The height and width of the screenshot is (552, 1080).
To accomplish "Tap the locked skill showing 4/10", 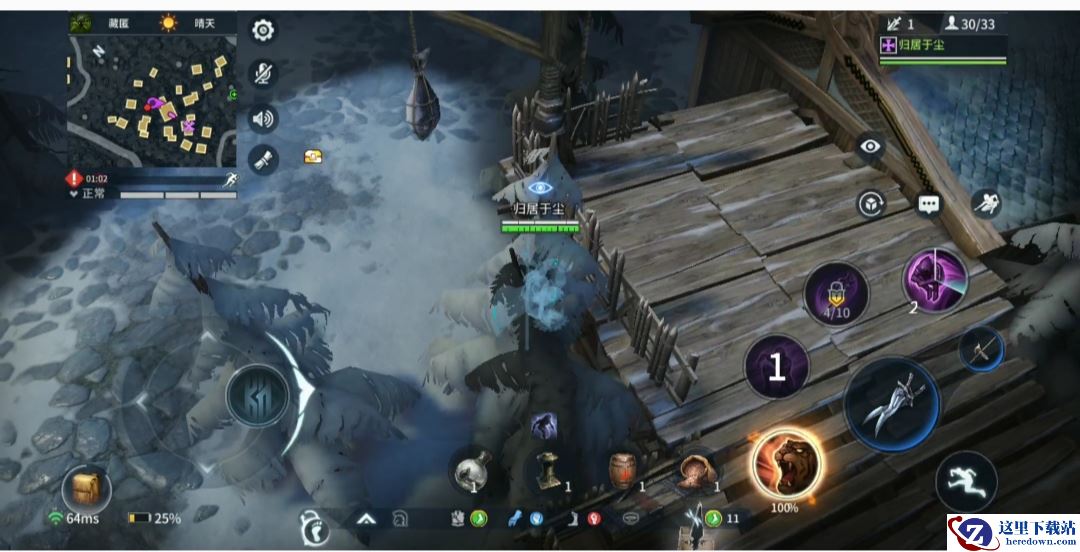I will click(836, 296).
